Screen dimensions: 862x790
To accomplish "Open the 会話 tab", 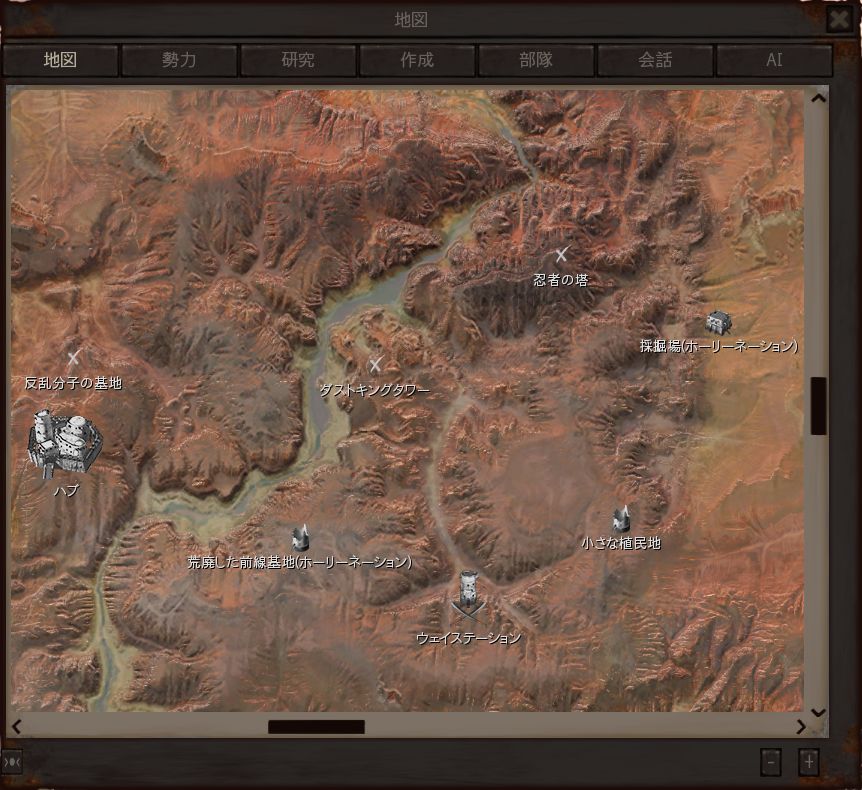I will [655, 60].
